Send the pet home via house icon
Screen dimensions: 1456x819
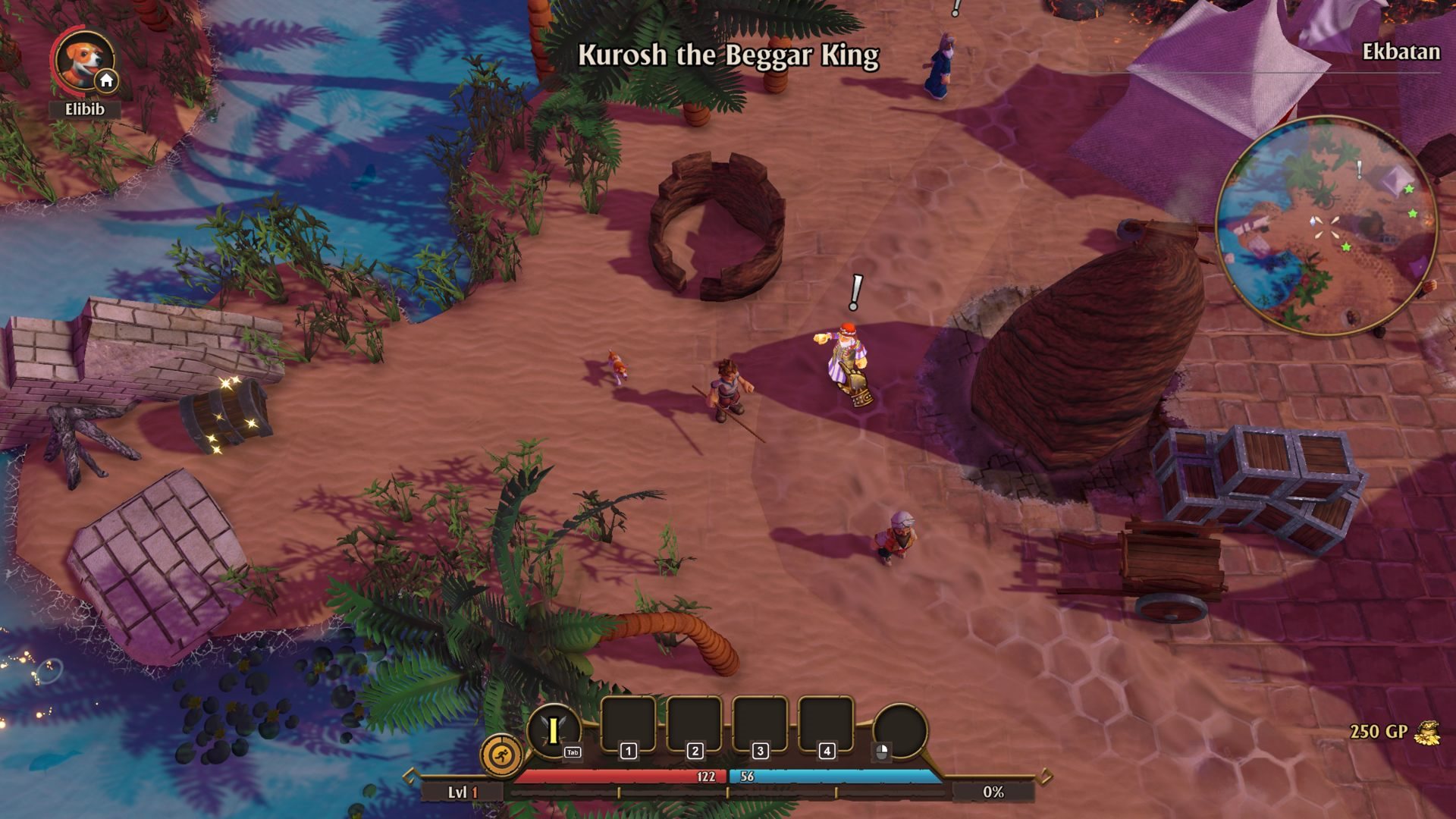[x=106, y=80]
